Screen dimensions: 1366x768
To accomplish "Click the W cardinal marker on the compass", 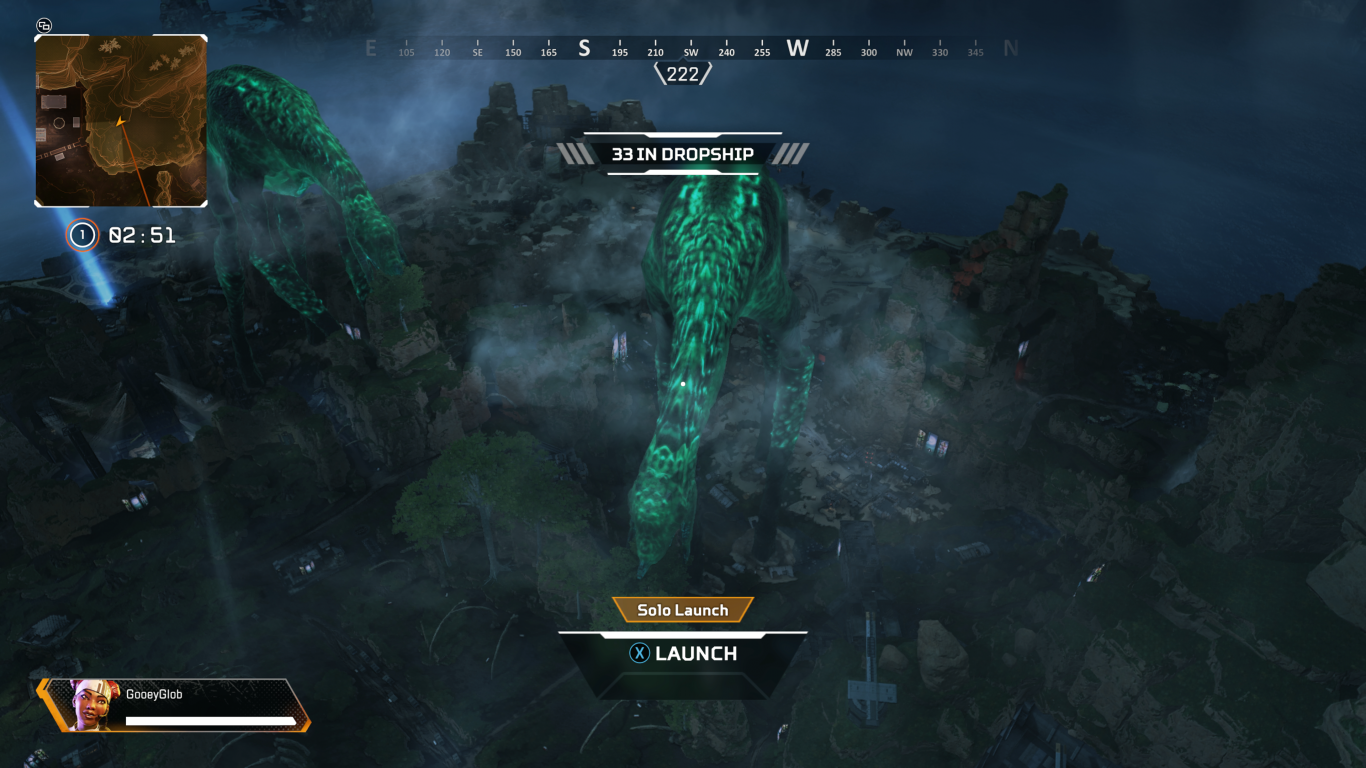I will coord(796,47).
